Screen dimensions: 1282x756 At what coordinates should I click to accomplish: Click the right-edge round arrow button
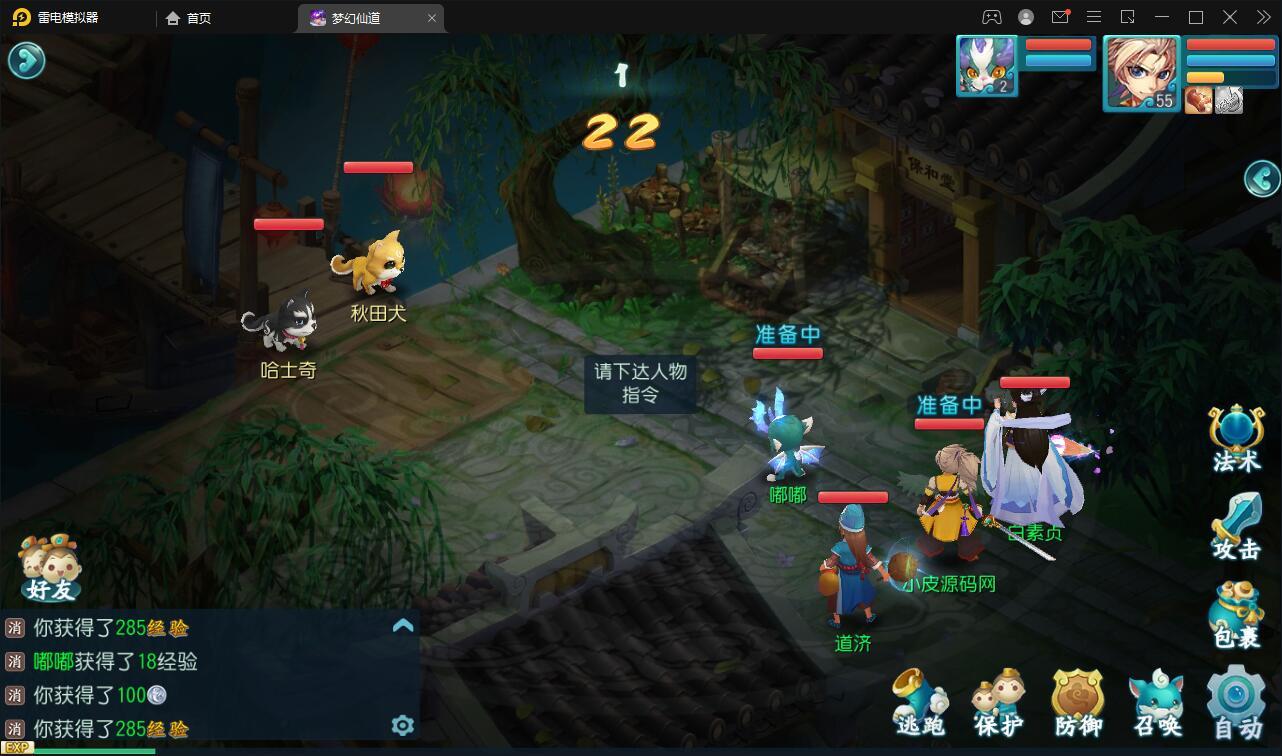[1262, 179]
